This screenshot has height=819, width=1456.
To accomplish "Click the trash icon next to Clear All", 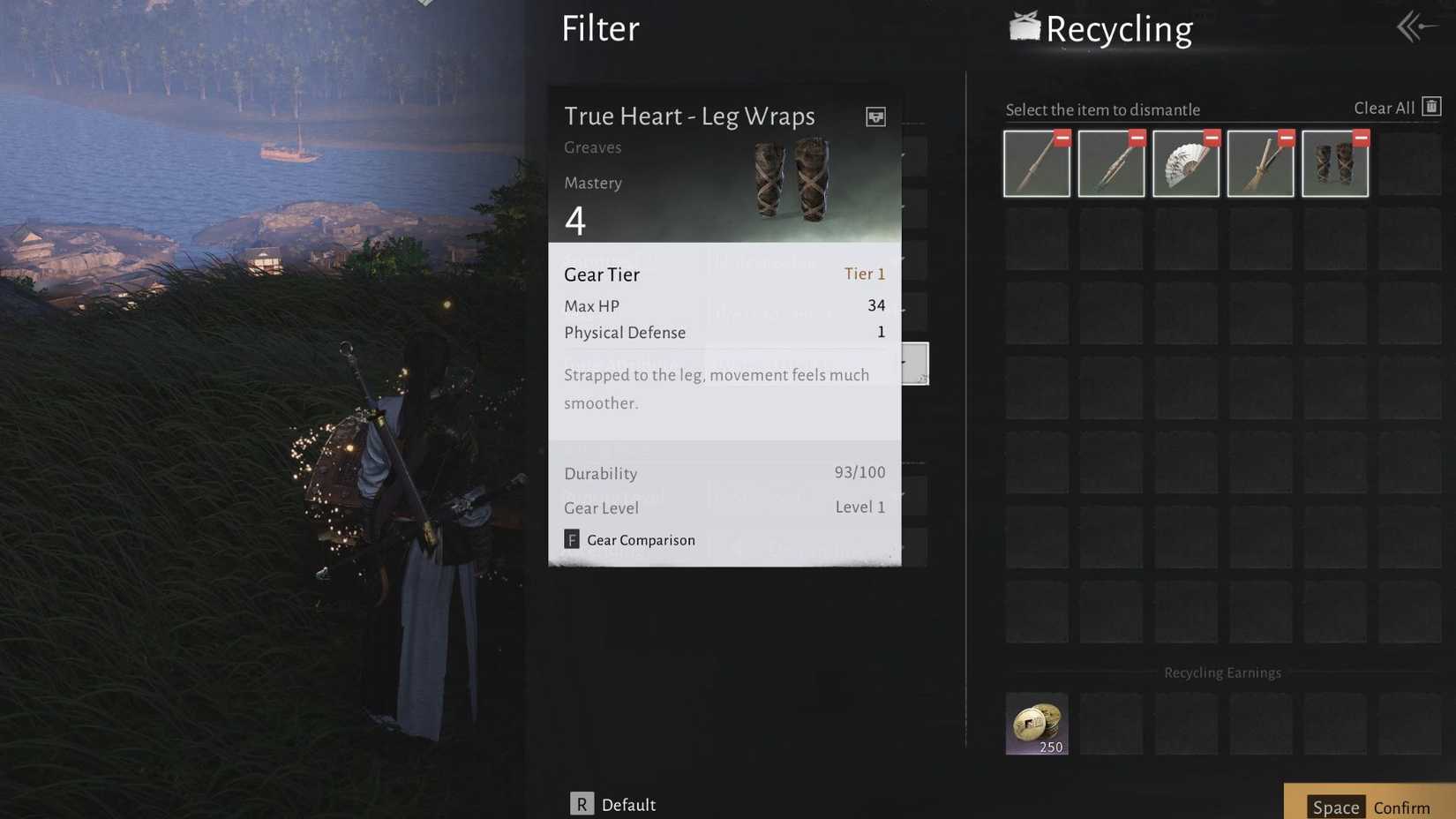I will (1431, 106).
